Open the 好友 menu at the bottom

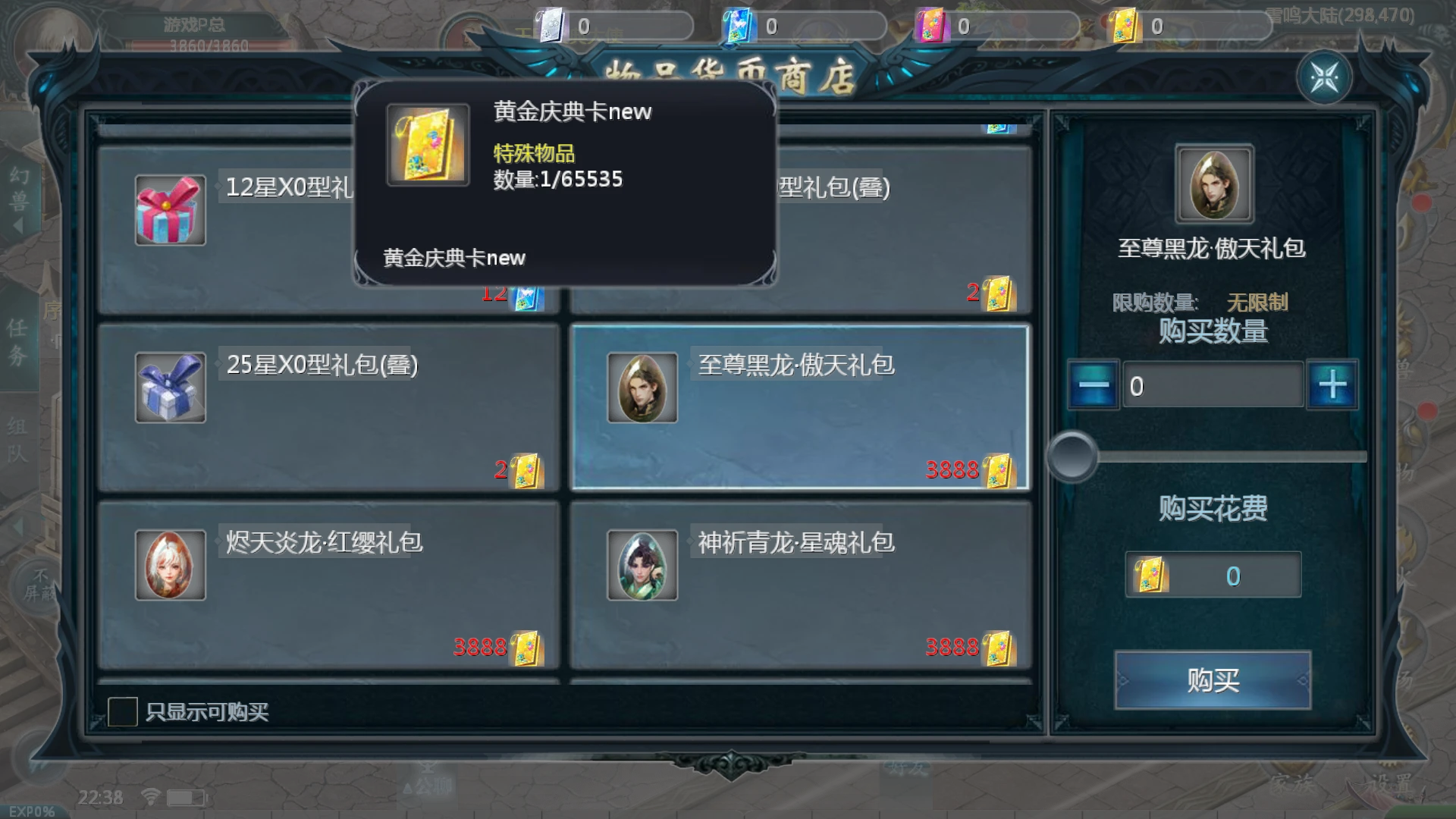(x=907, y=768)
